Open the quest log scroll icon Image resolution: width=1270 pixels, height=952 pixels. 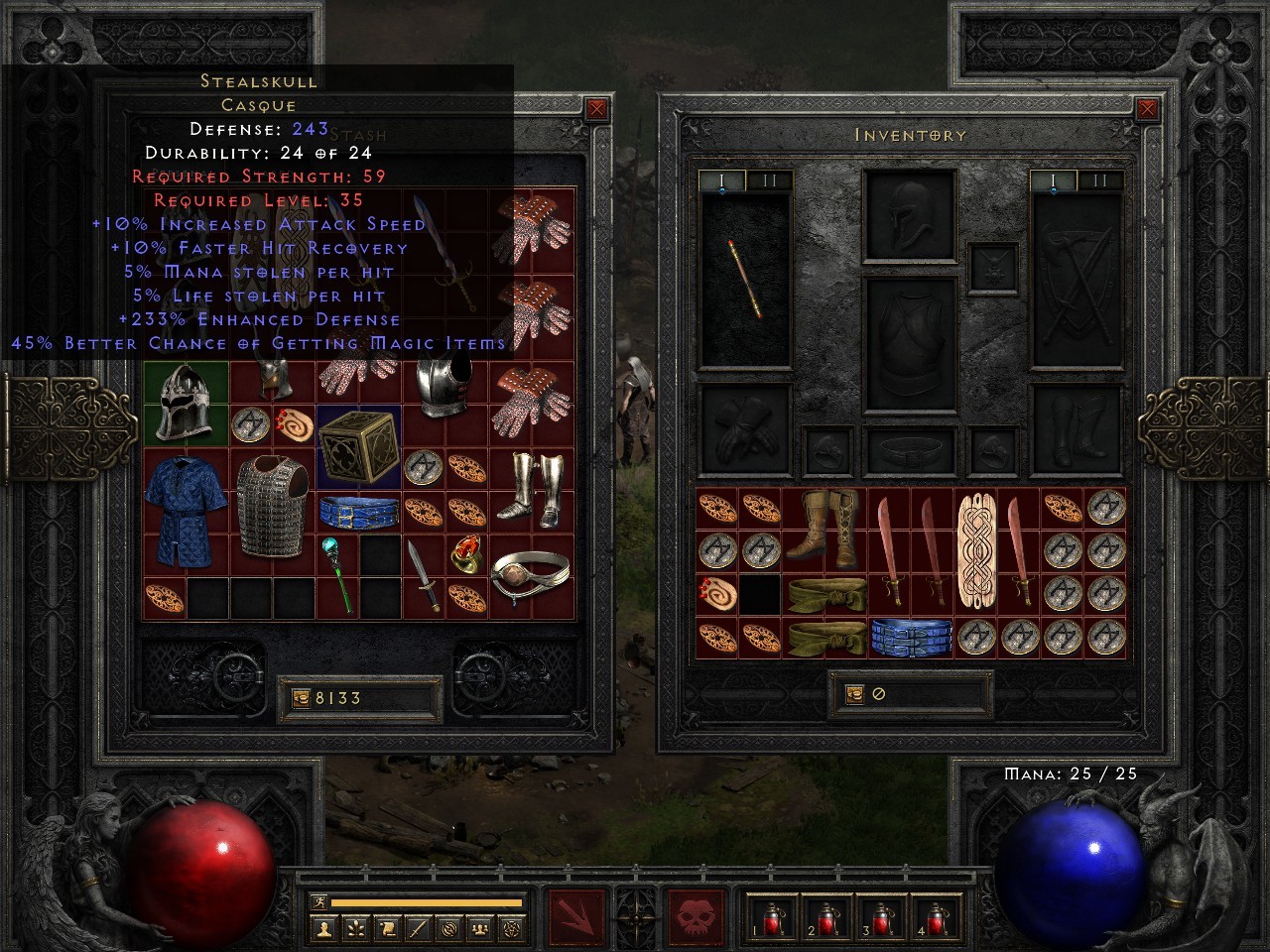pyautogui.click(x=386, y=928)
